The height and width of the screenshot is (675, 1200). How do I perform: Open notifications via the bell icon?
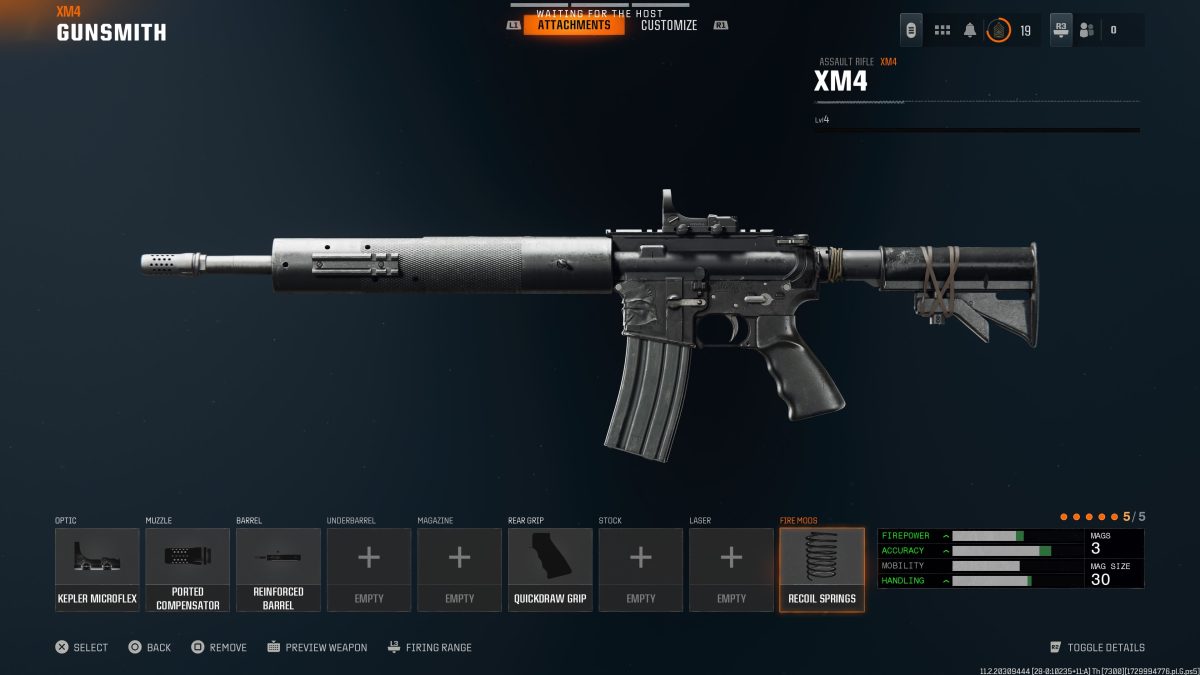pos(970,30)
